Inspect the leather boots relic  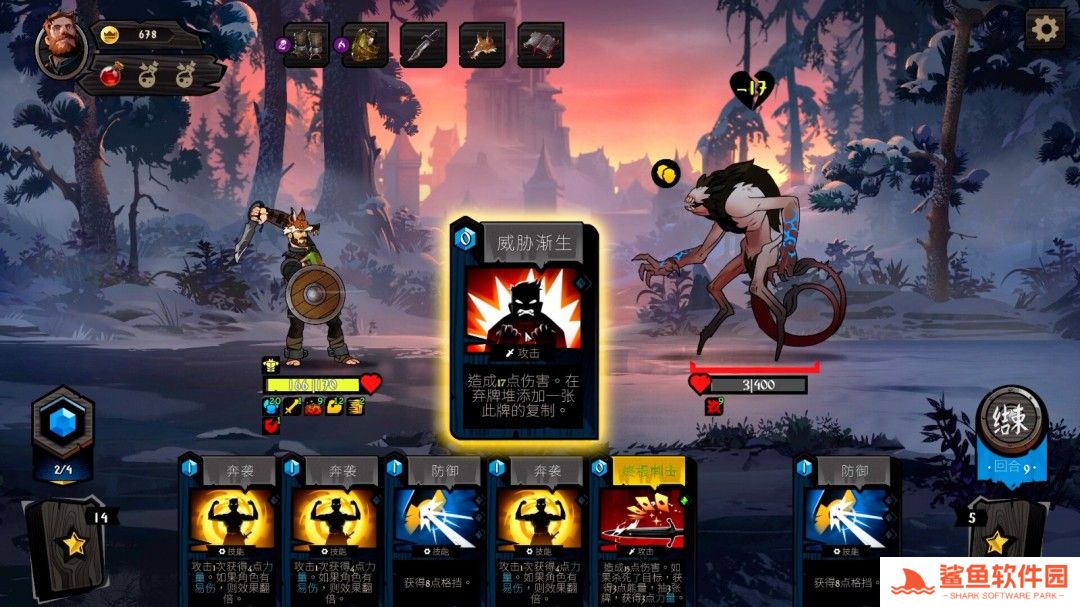coord(306,45)
